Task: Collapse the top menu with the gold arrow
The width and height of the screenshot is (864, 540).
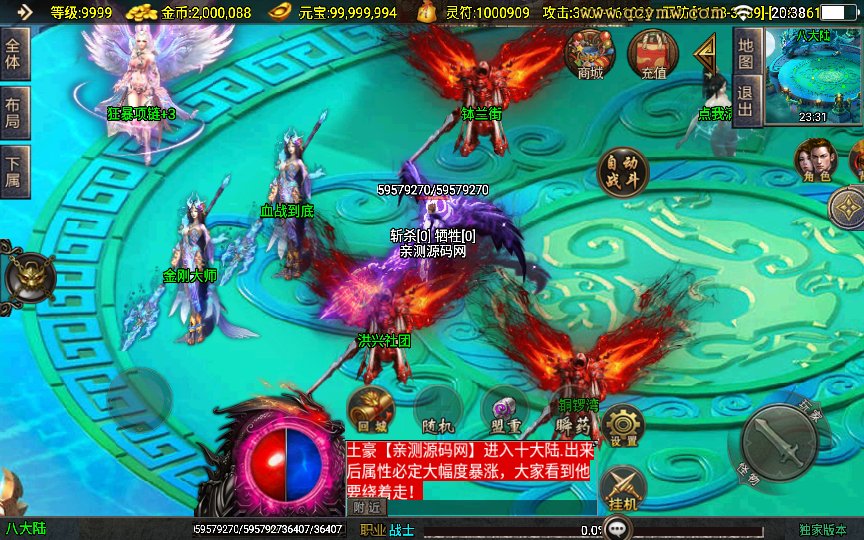Action: 706,57
